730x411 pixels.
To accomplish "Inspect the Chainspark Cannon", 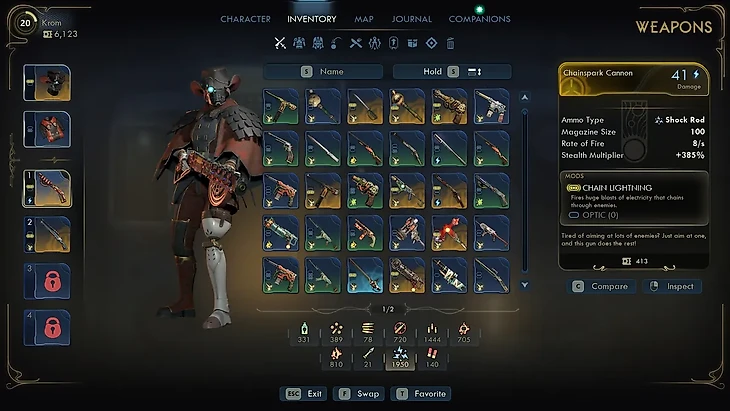I will (672, 286).
